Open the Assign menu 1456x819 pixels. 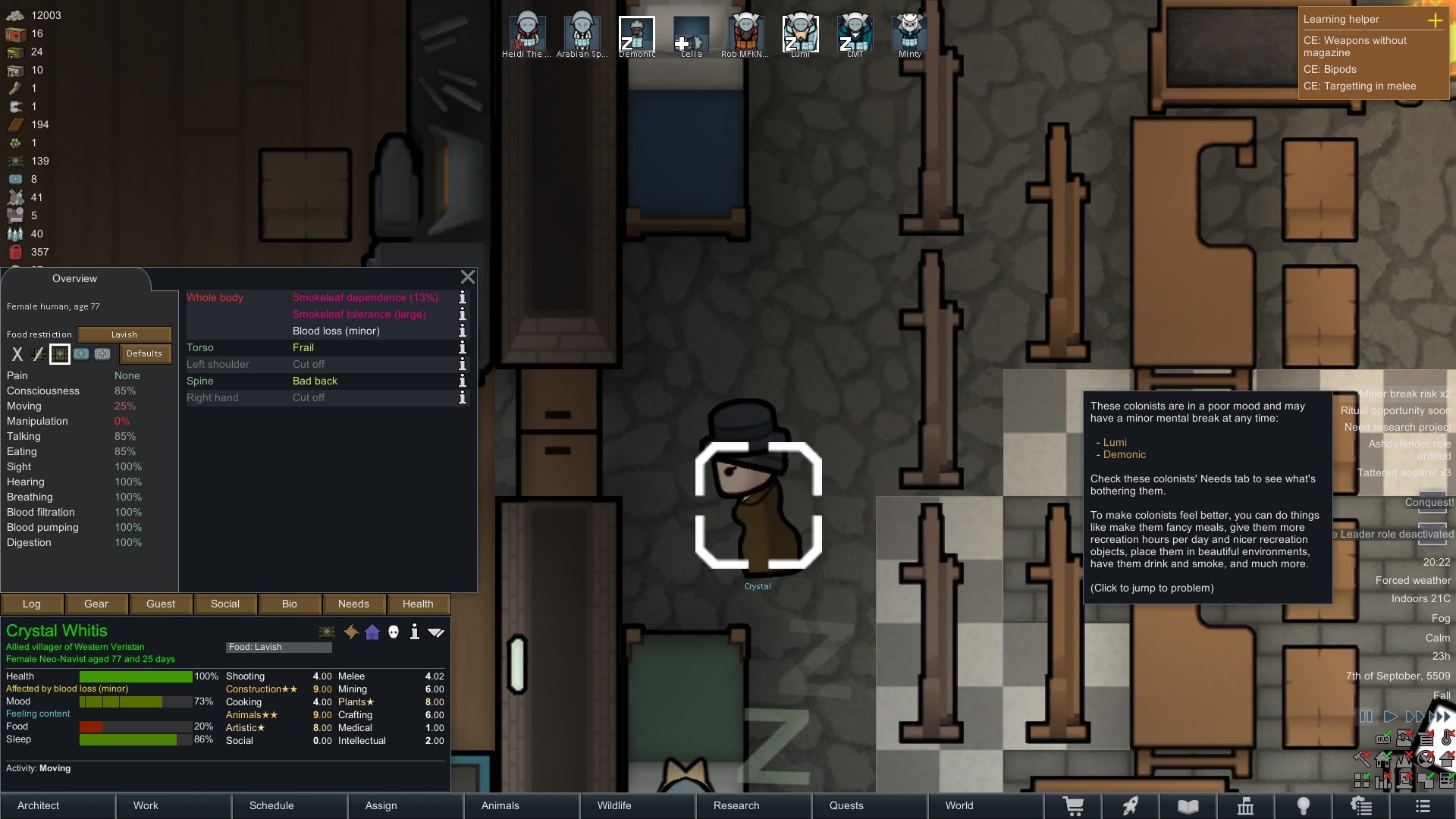pos(406,805)
